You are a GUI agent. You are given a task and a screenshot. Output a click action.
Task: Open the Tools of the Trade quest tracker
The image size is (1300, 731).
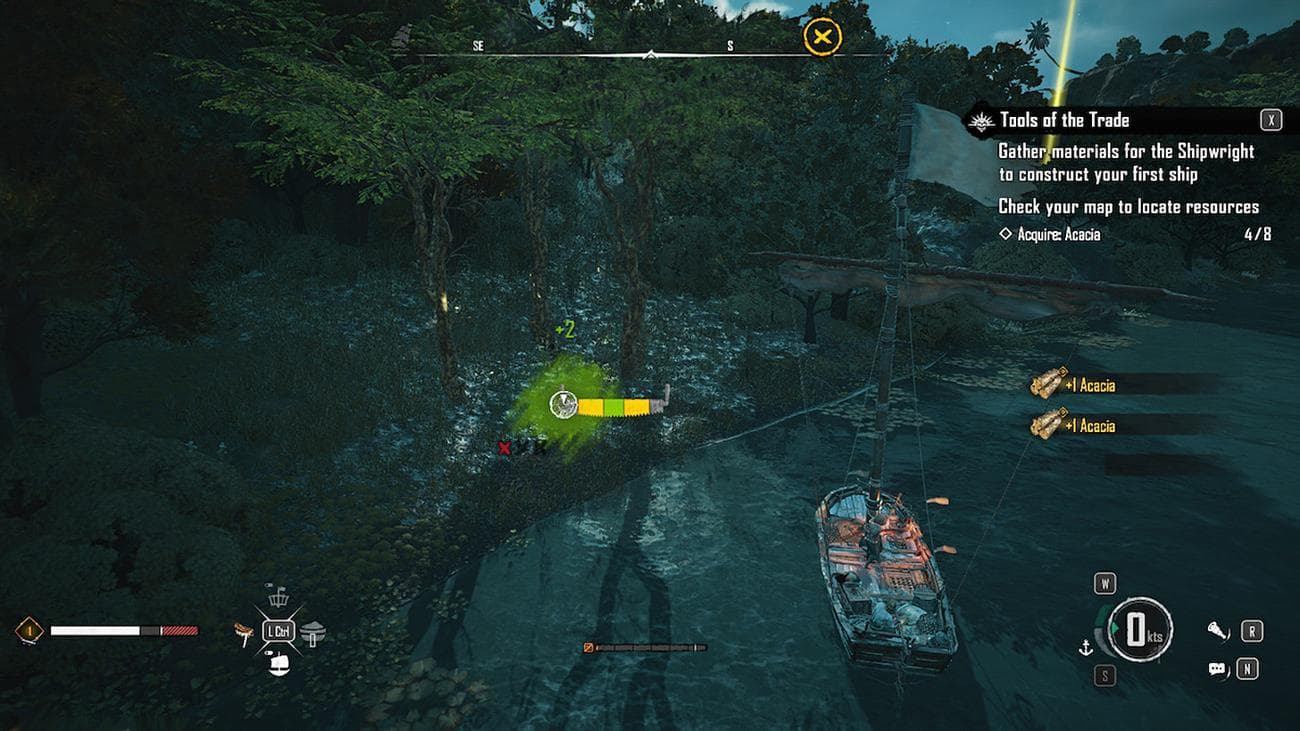coord(1065,121)
